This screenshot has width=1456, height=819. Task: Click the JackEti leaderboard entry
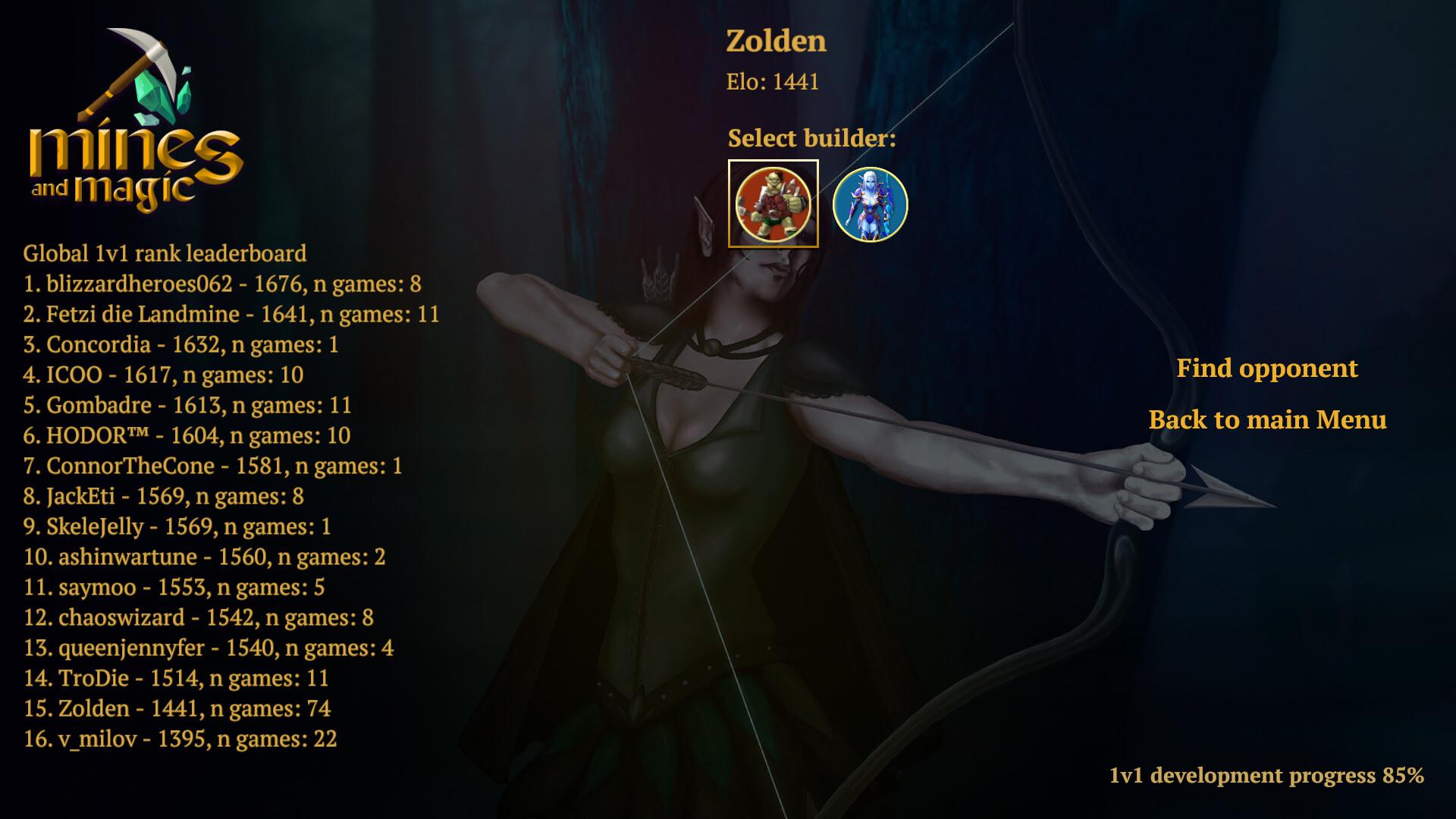tap(163, 496)
